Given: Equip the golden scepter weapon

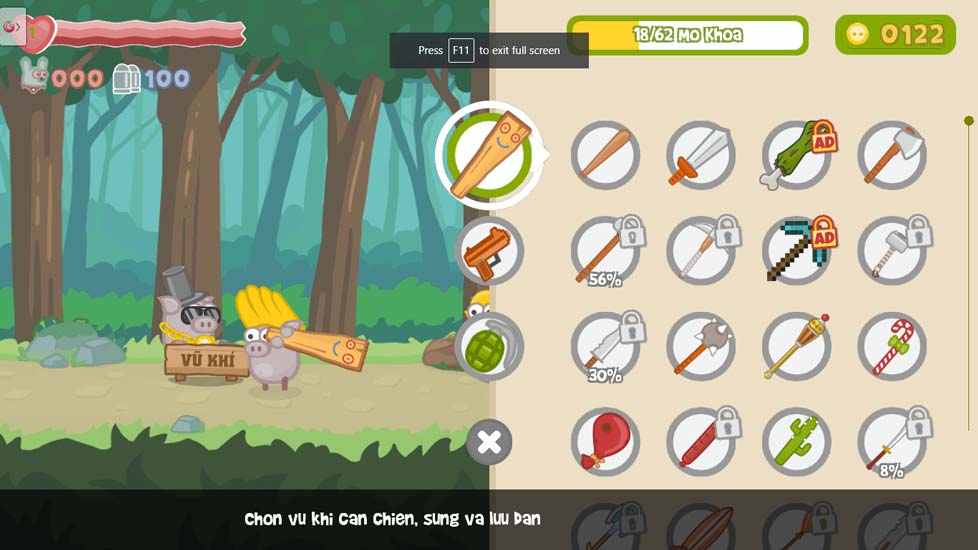Looking at the screenshot, I should tap(796, 346).
